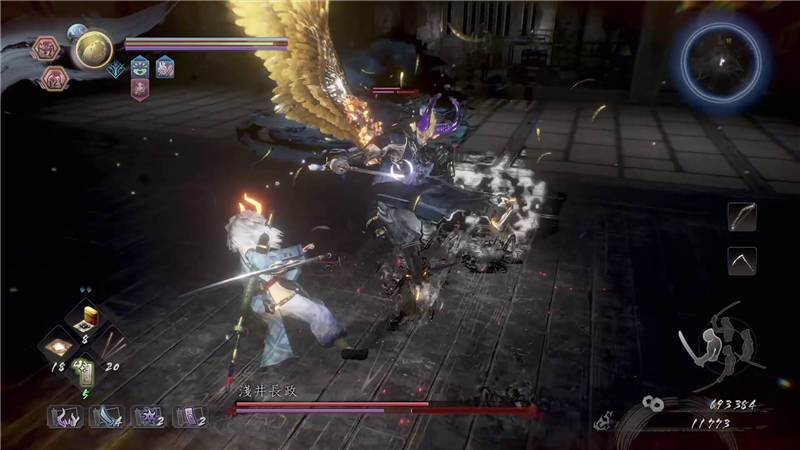Select the shuriken skill slot

tap(148, 415)
